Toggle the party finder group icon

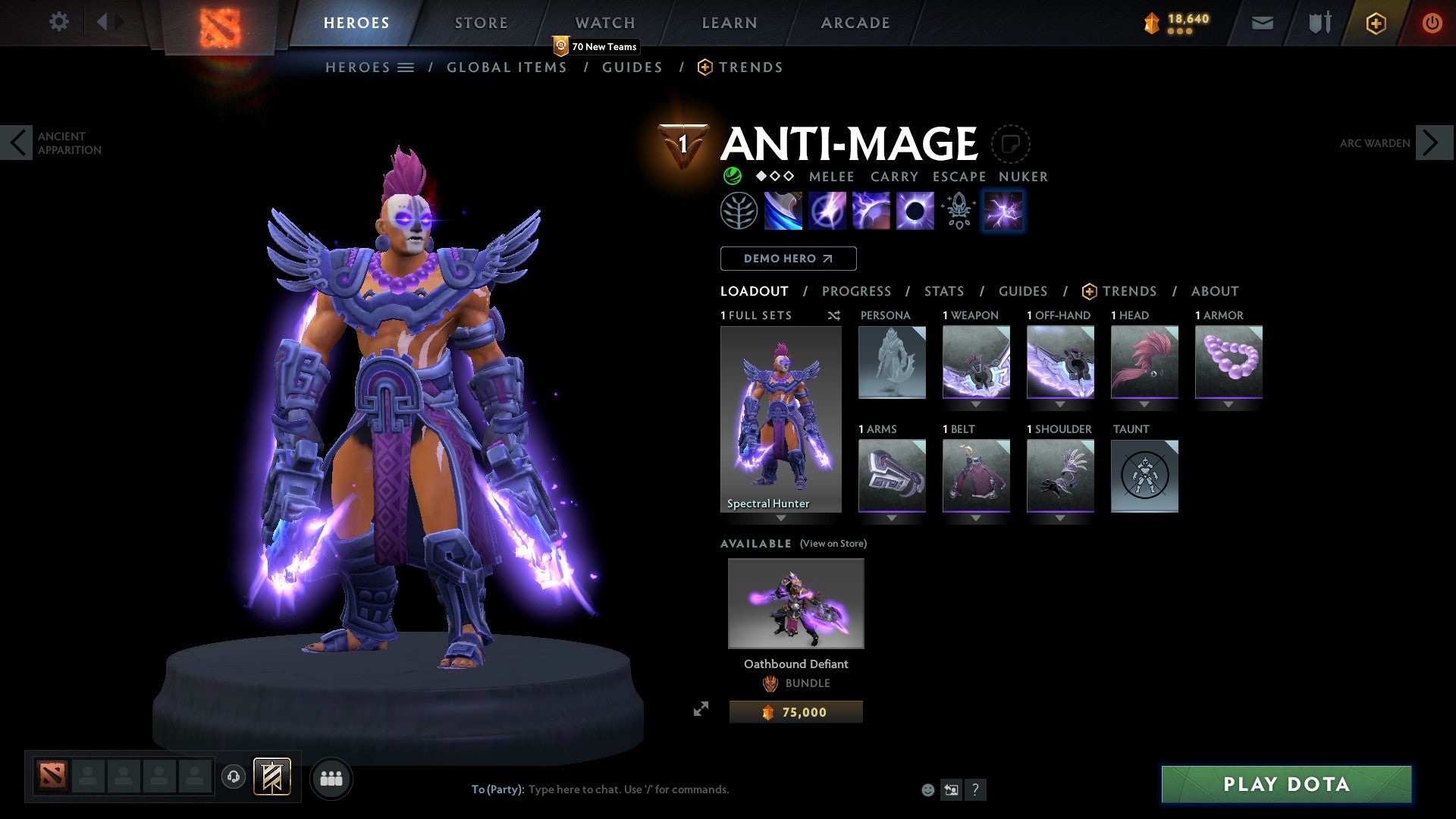(x=331, y=777)
